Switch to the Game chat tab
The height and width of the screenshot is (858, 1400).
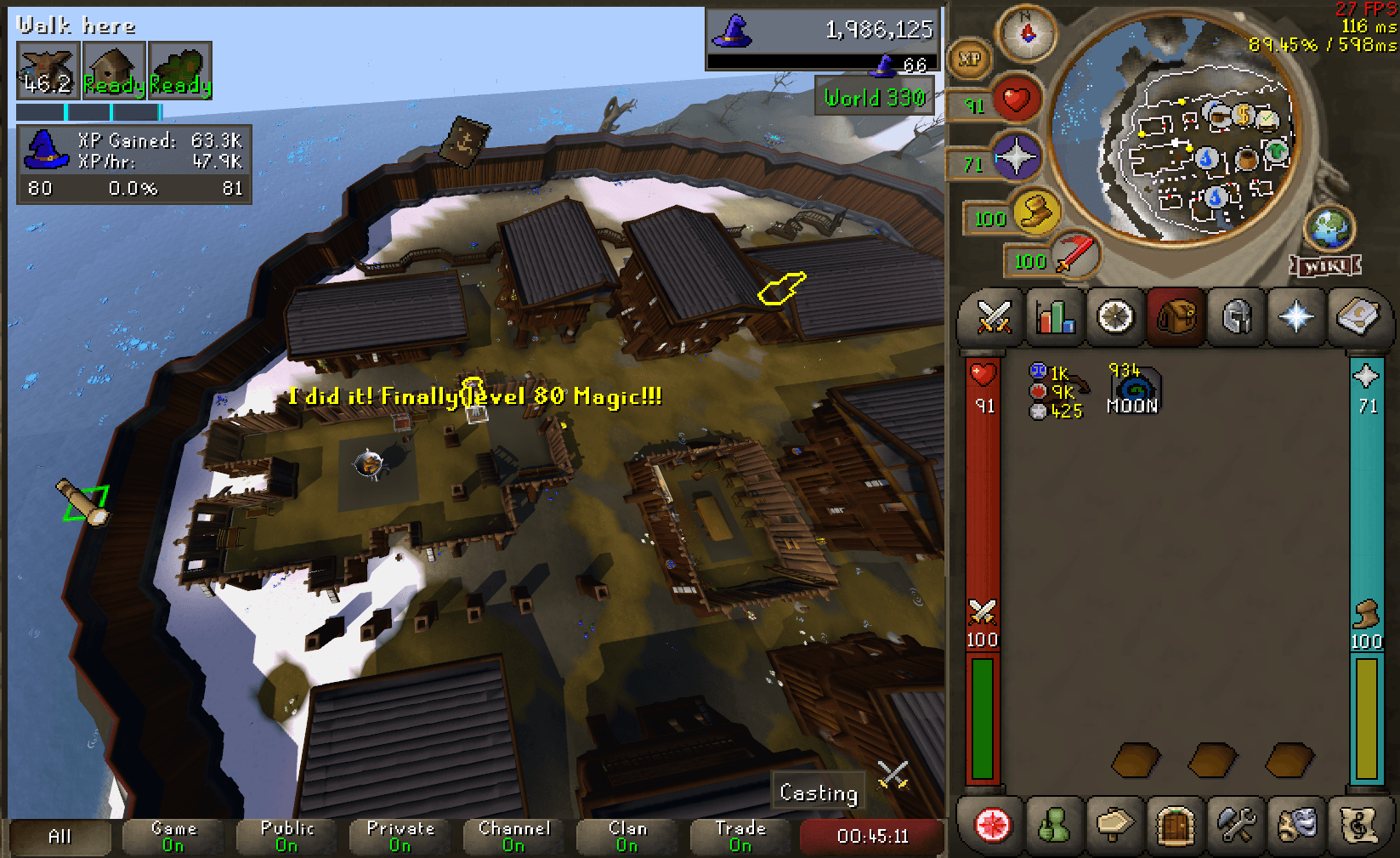coord(173,837)
